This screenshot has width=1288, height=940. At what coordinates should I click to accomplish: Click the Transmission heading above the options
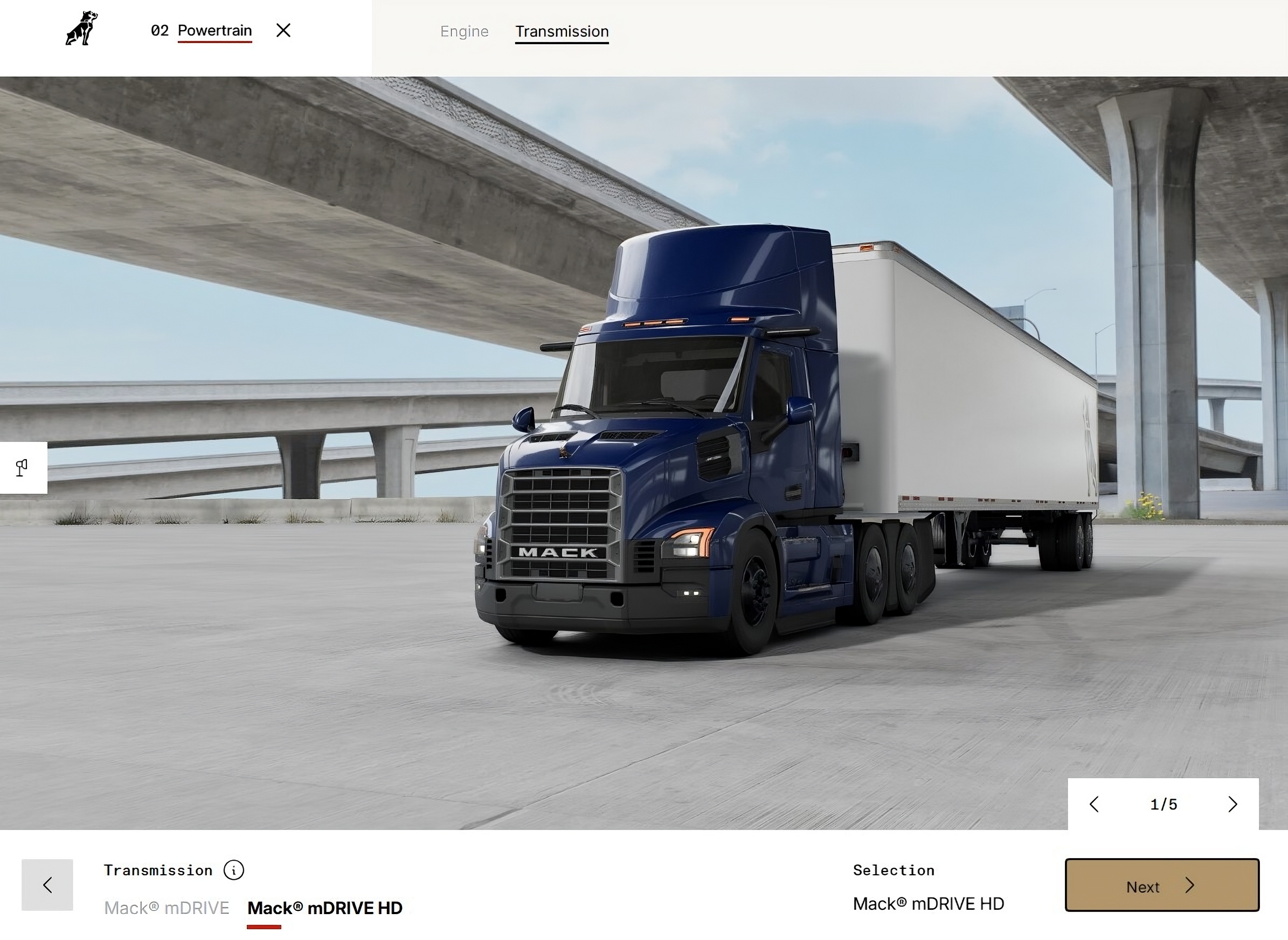tap(157, 870)
